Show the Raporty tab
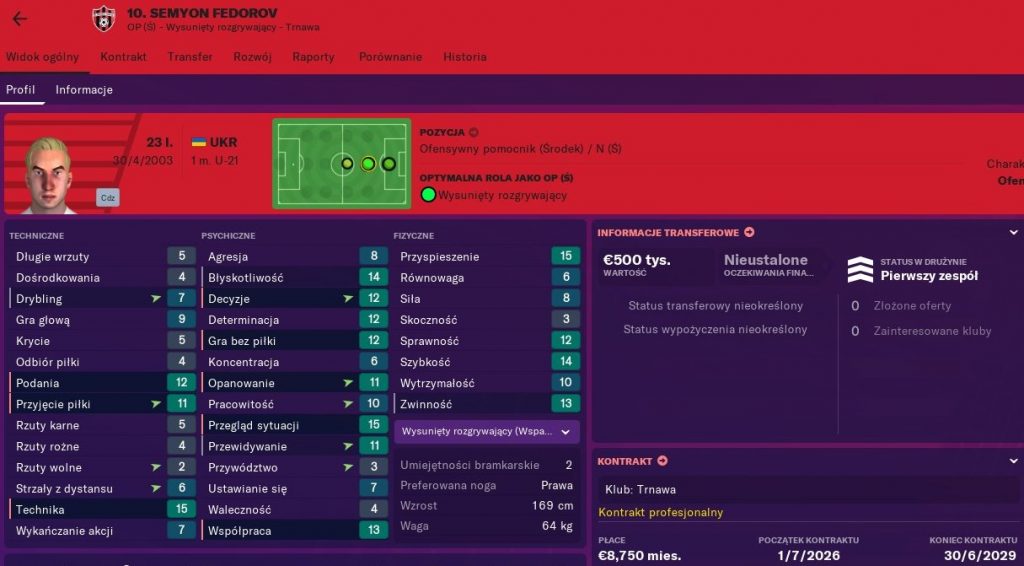 coord(314,57)
